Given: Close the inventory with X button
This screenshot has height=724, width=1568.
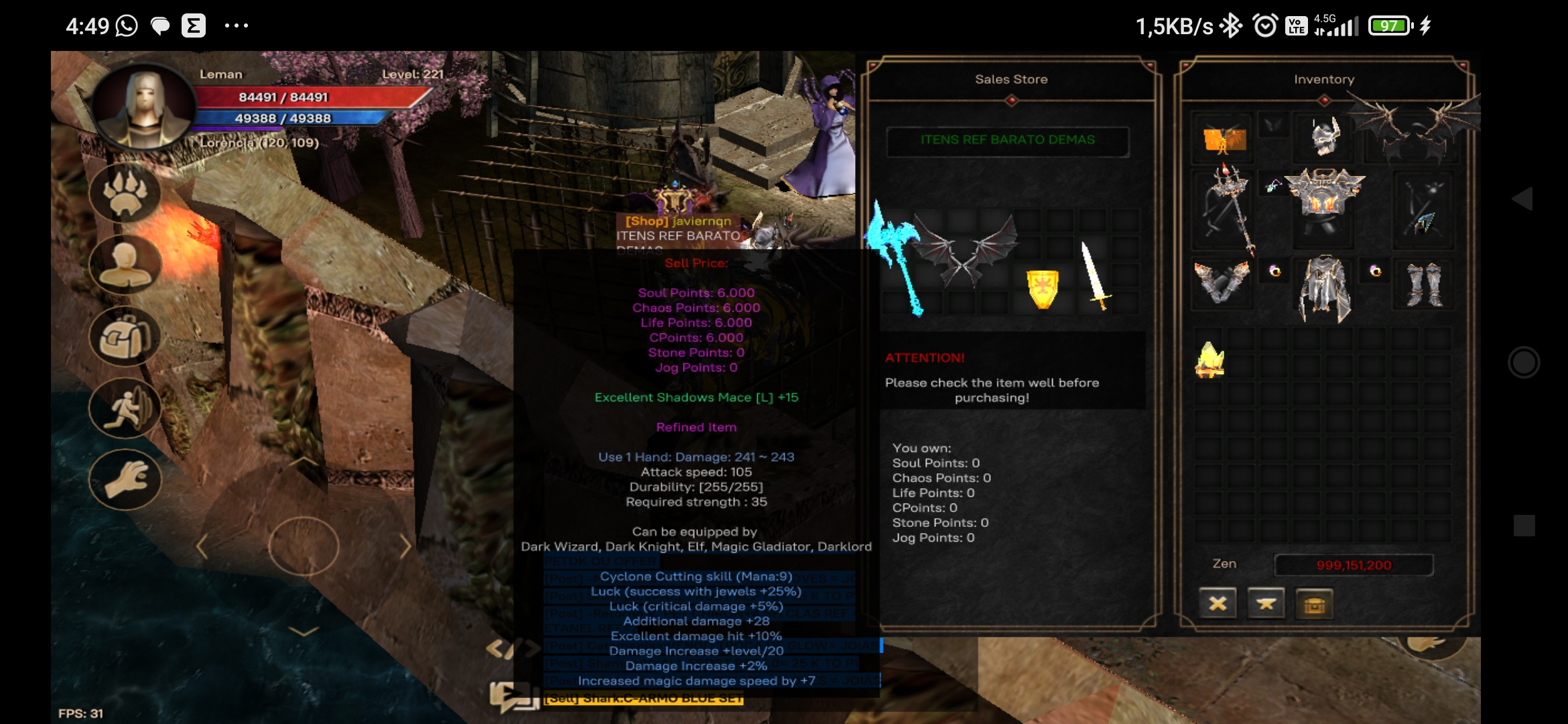Looking at the screenshot, I should 1218,604.
